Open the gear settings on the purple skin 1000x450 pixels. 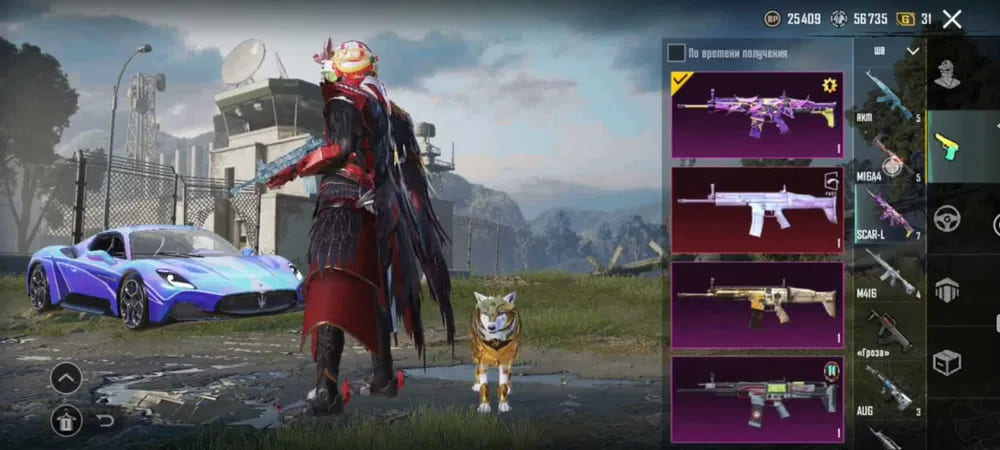(829, 85)
